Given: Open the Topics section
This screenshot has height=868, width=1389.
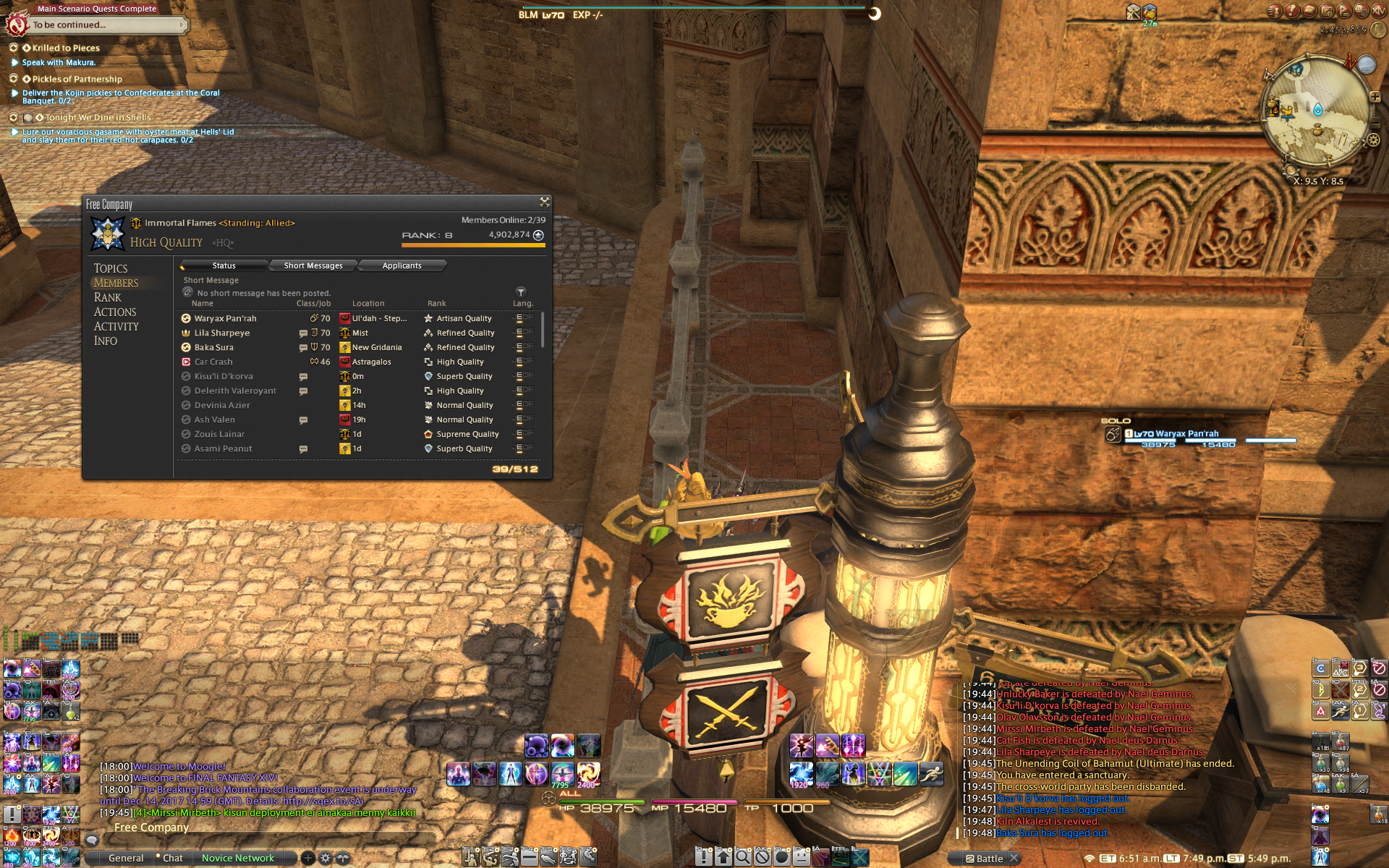Looking at the screenshot, I should [111, 268].
